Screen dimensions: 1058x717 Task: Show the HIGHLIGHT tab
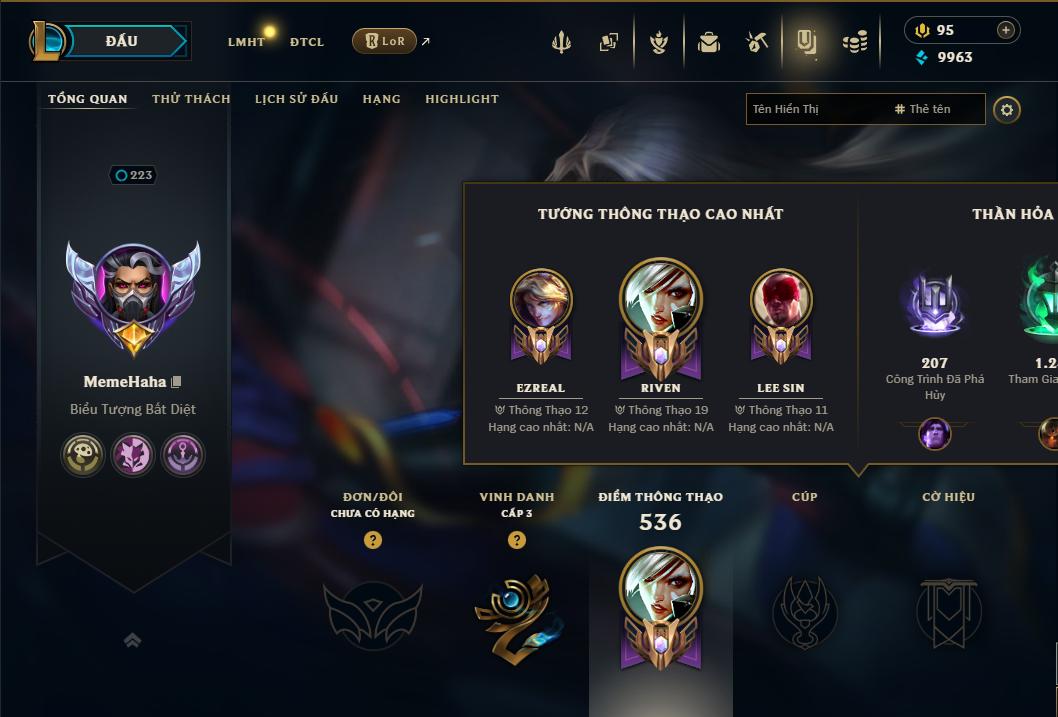[x=461, y=99]
